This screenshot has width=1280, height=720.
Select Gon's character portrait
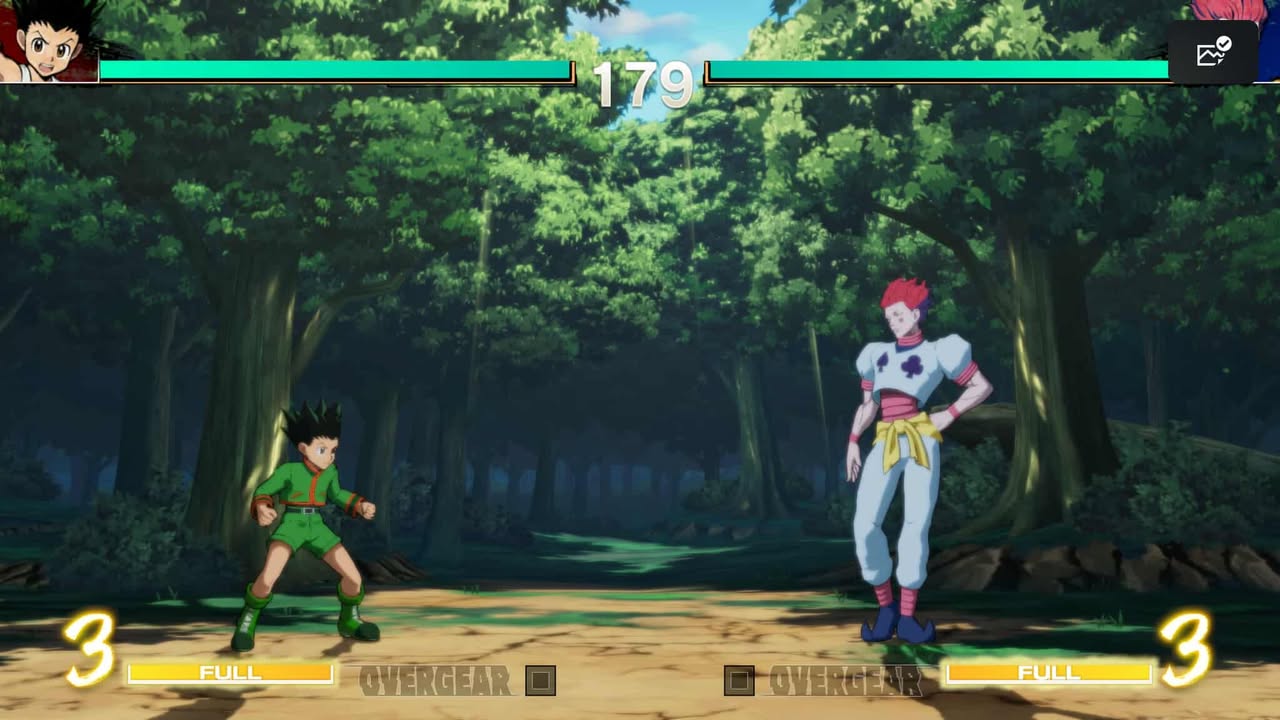[50, 42]
